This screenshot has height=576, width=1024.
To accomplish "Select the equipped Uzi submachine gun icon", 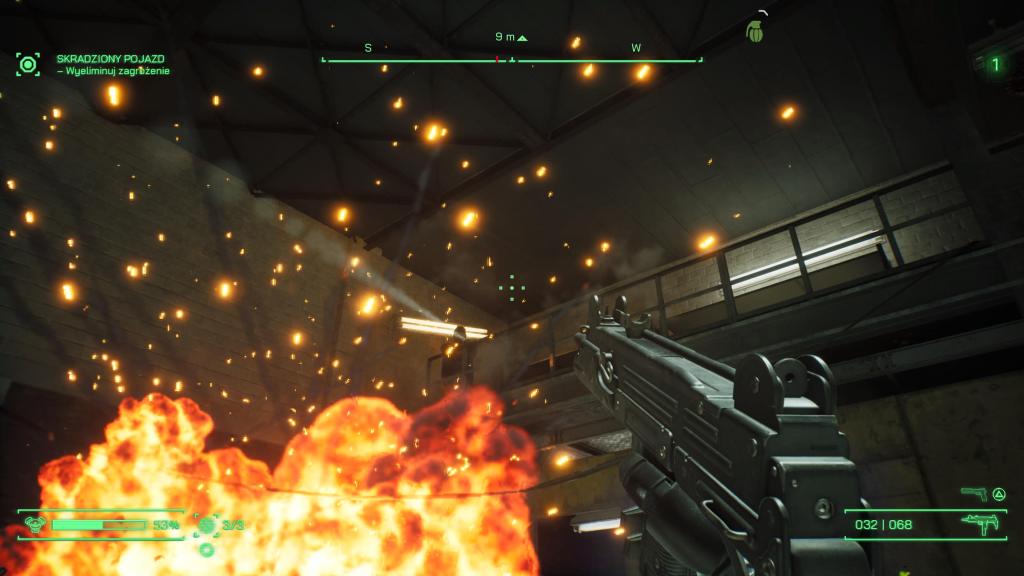I will pyautogui.click(x=979, y=524).
